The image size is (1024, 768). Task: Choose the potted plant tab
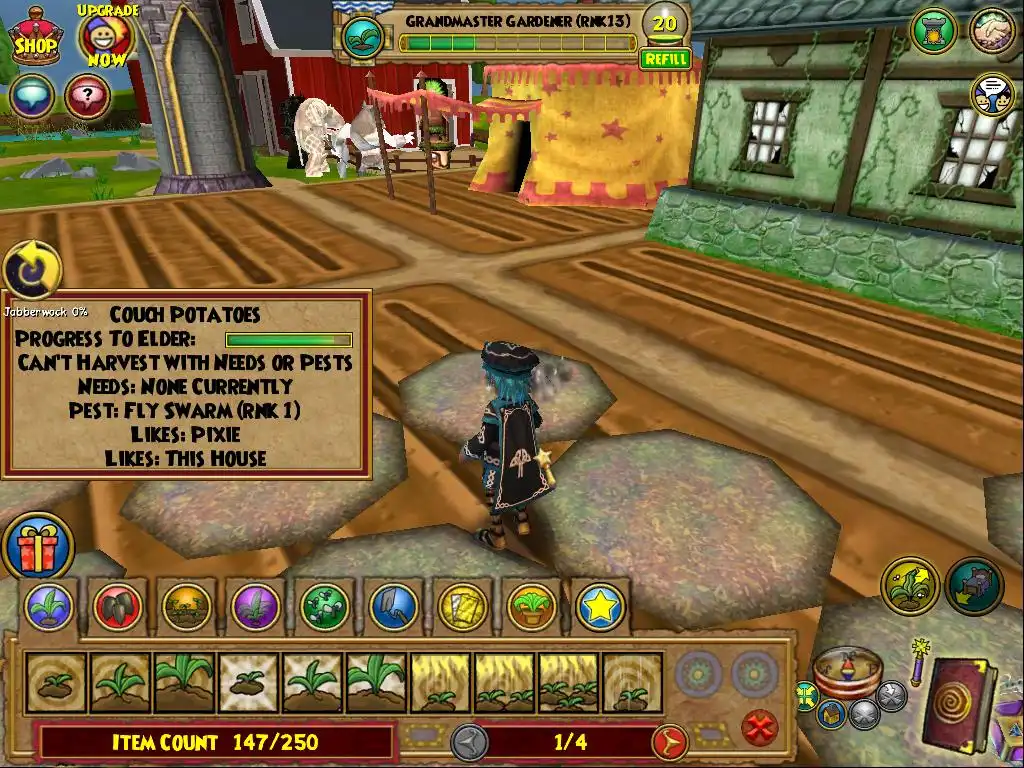pyautogui.click(x=531, y=606)
